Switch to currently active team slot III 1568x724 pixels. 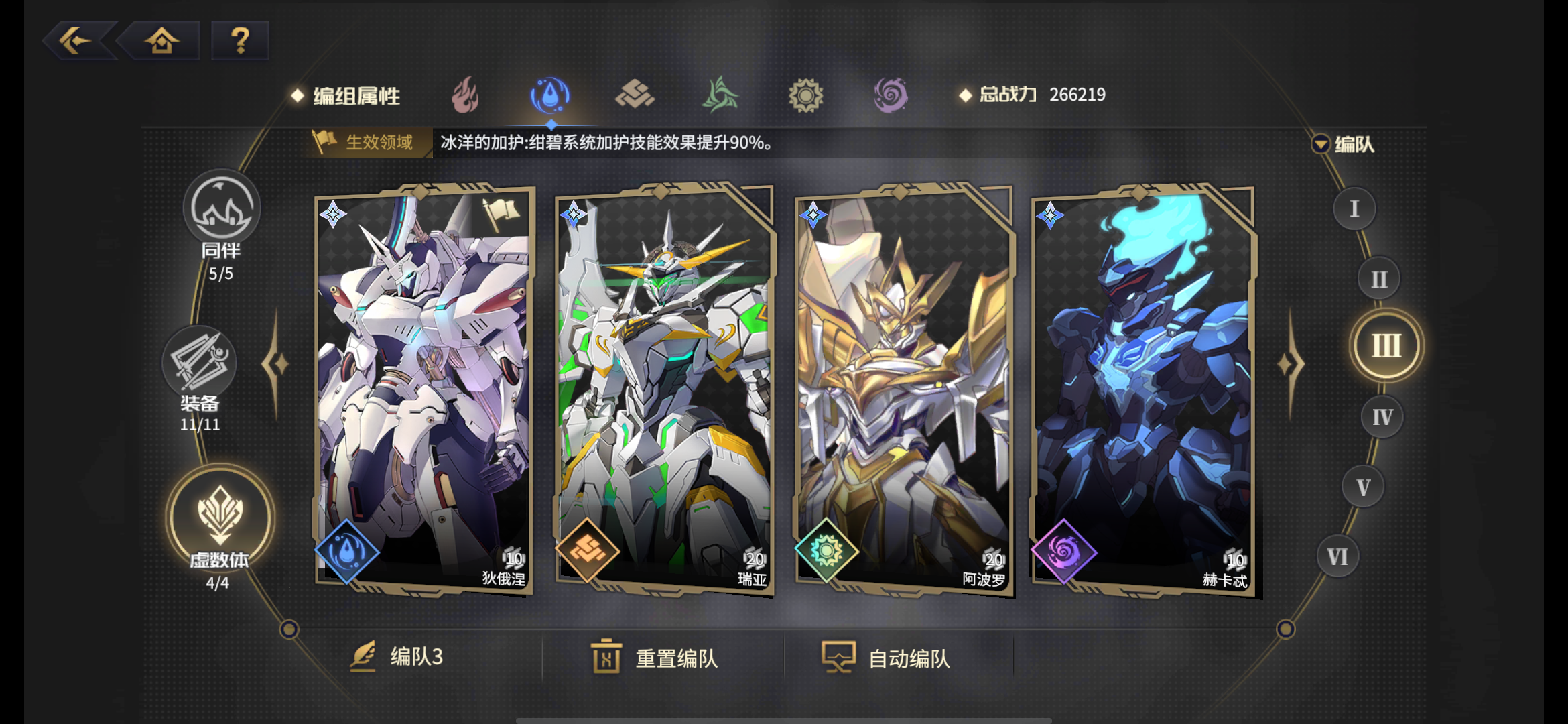(1386, 346)
